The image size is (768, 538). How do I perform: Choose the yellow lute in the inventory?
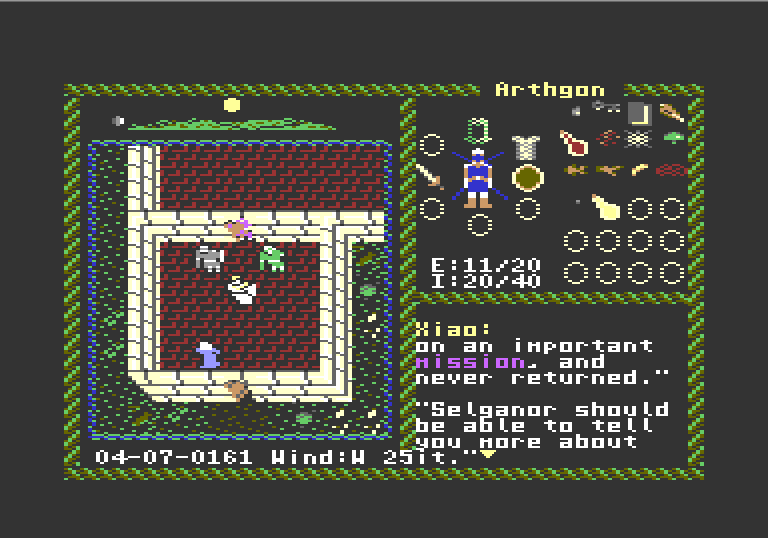pyautogui.click(x=605, y=206)
